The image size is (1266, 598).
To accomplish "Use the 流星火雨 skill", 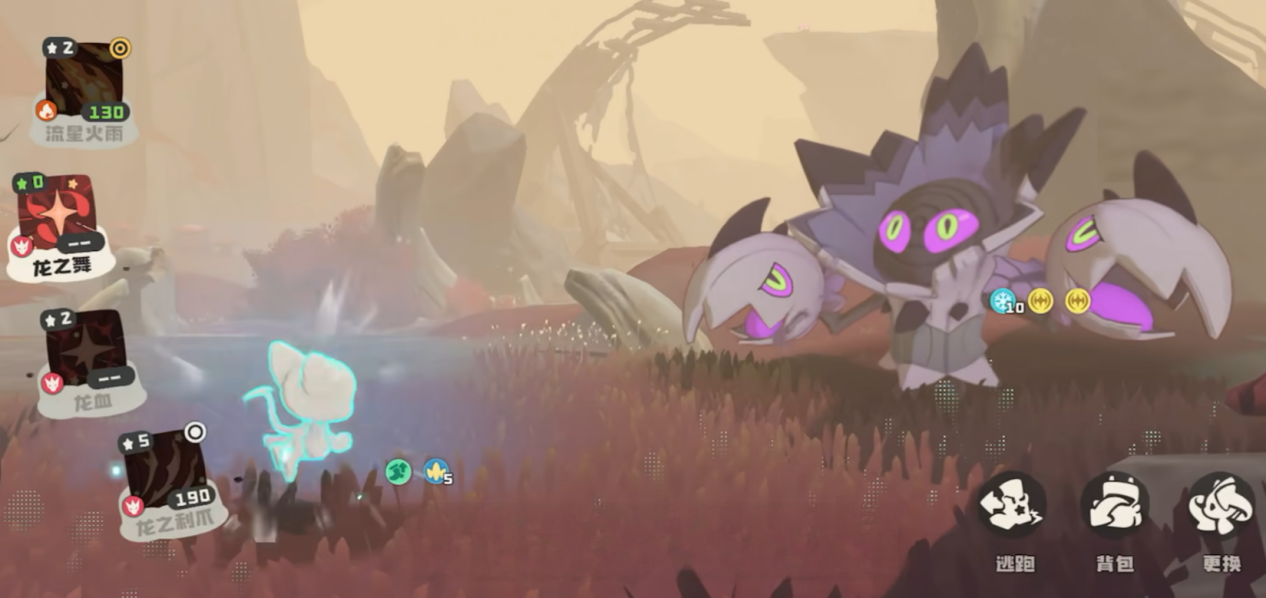I will click(86, 82).
